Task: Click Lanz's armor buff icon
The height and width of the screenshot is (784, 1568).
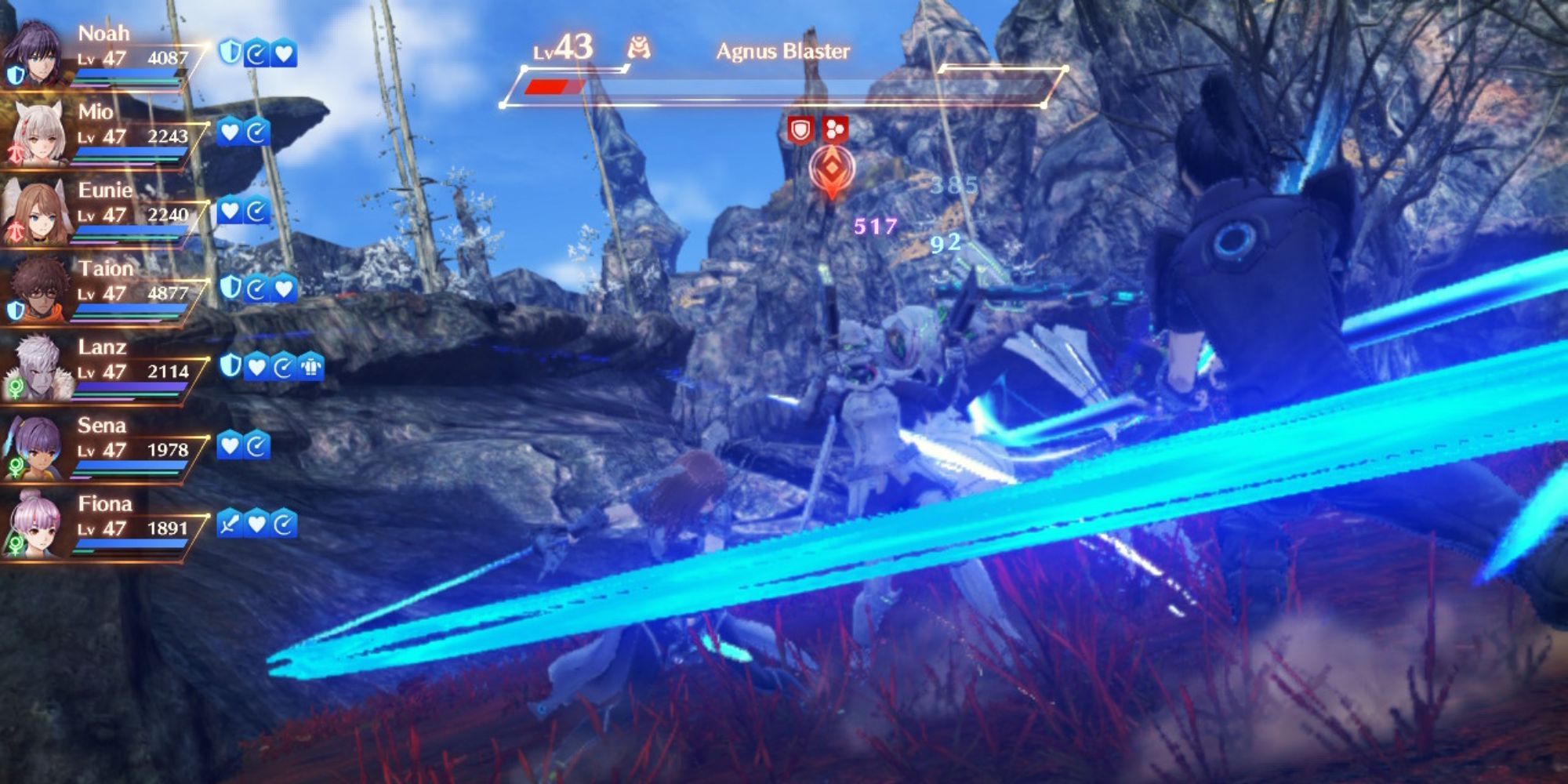Action: click(x=312, y=365)
